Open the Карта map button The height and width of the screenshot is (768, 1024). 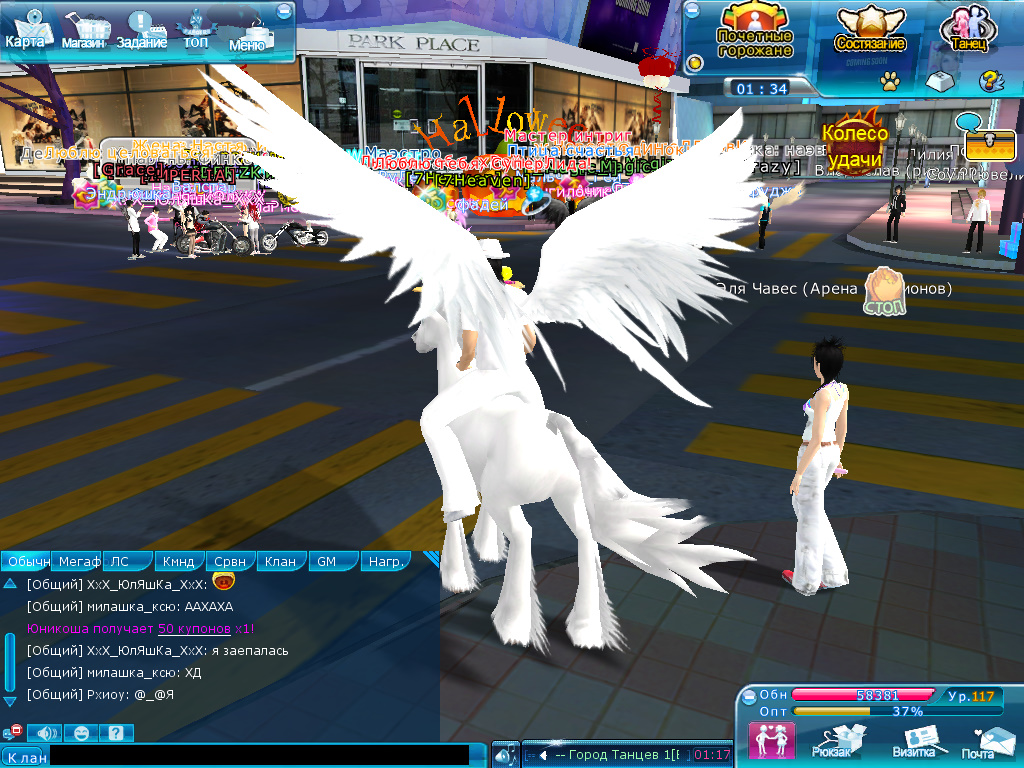click(24, 30)
